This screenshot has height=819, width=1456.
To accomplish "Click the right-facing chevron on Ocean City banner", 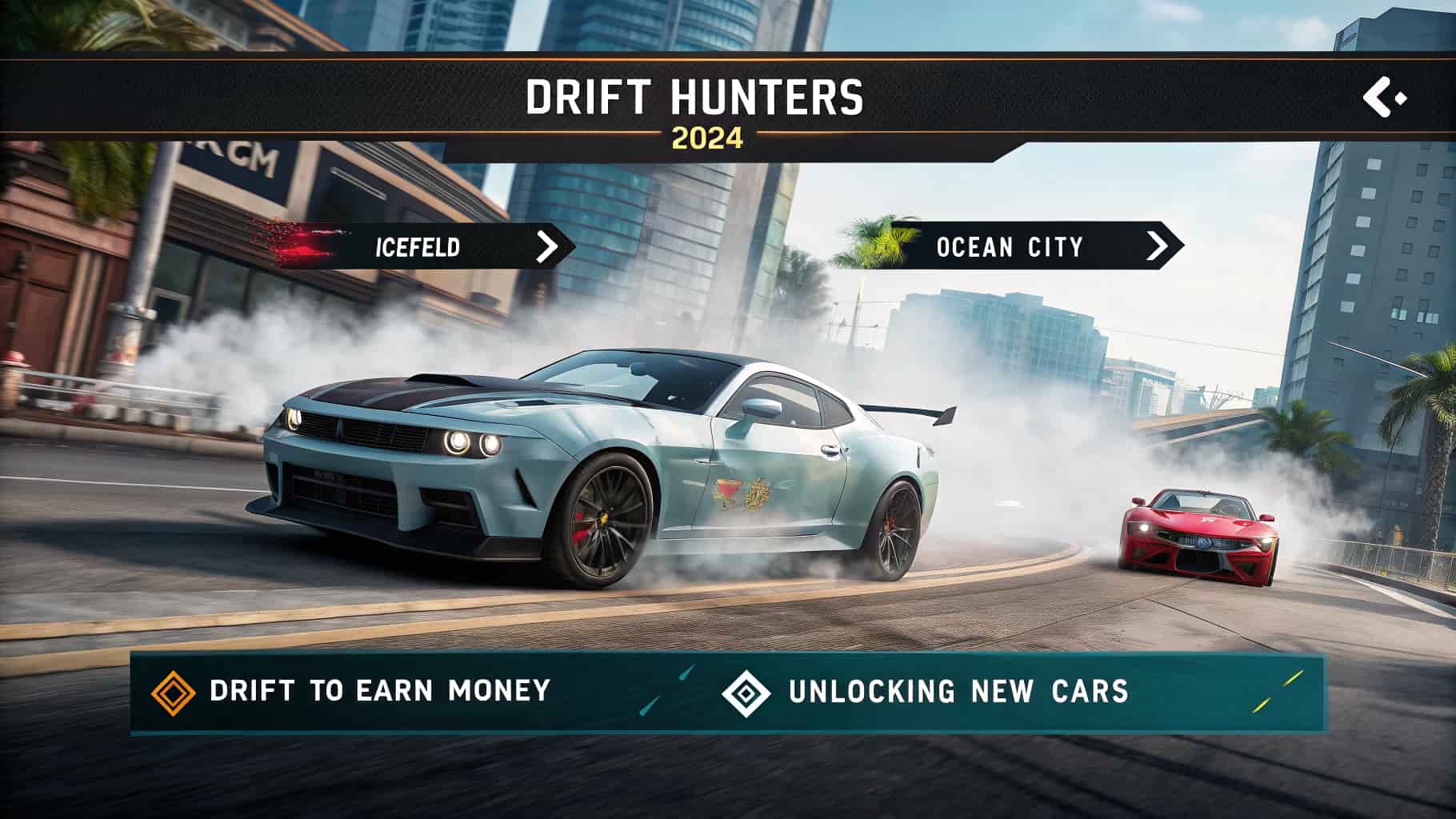I will click(1157, 248).
